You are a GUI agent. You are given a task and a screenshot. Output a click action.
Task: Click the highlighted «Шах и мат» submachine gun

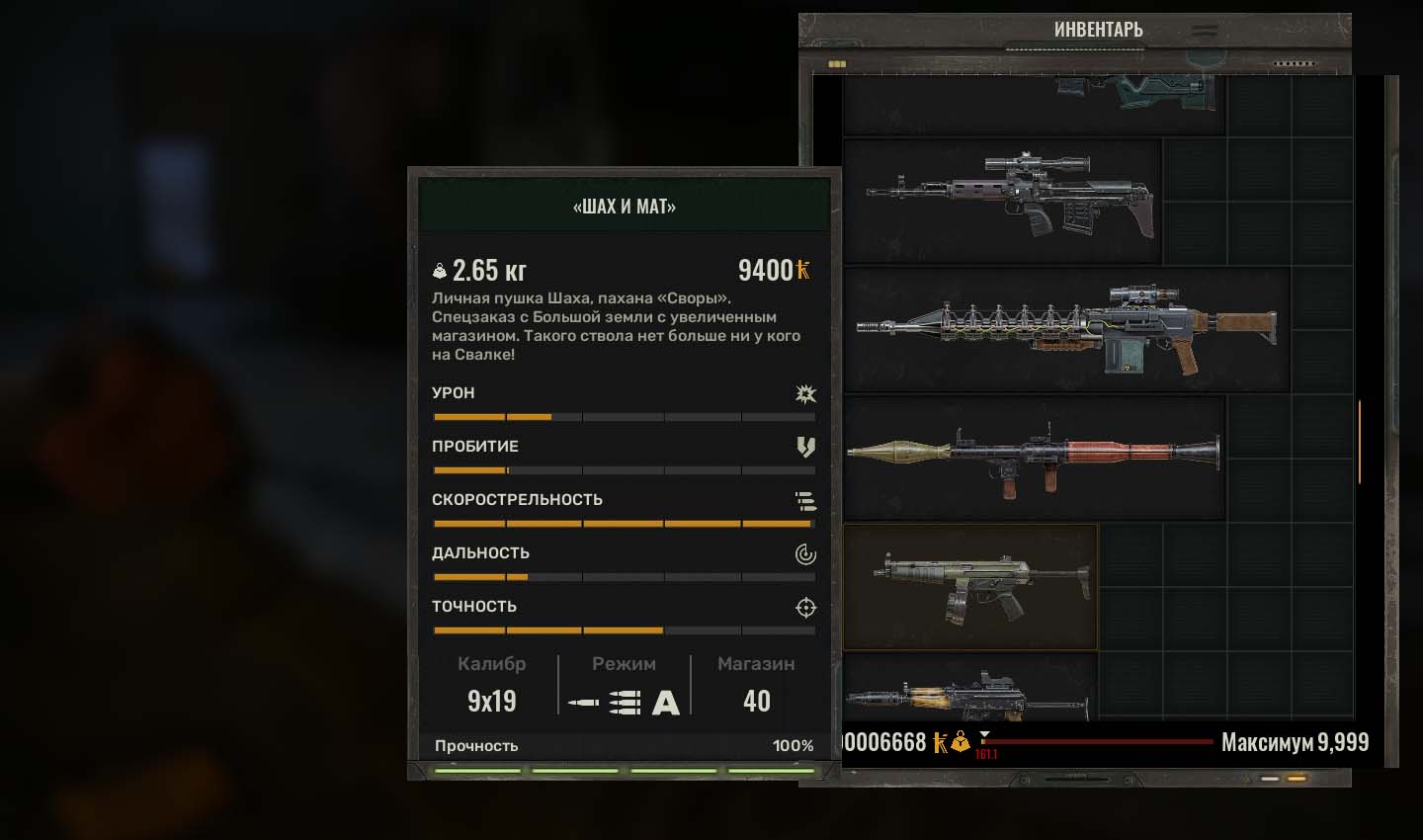970,587
